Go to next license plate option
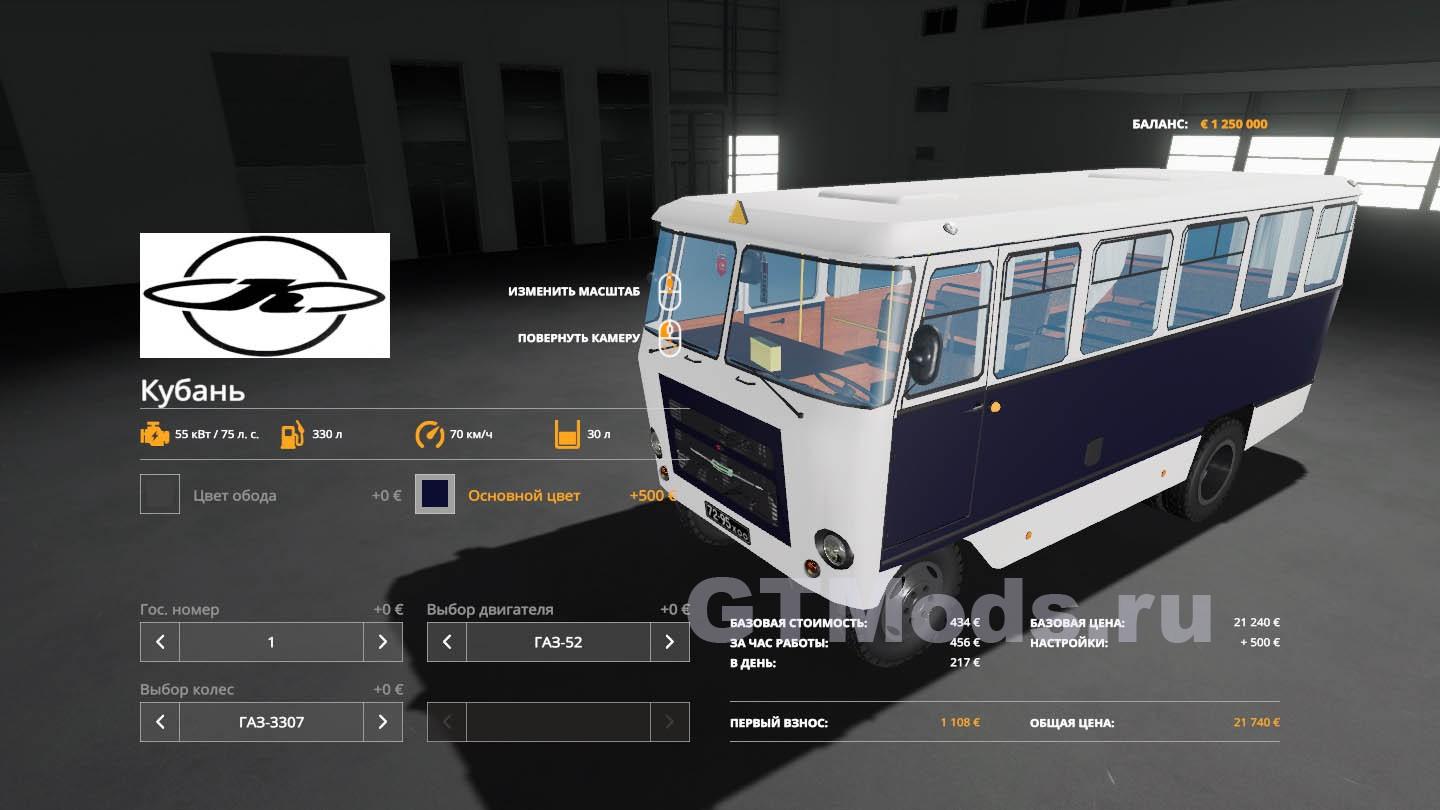This screenshot has width=1440, height=810. [x=382, y=642]
